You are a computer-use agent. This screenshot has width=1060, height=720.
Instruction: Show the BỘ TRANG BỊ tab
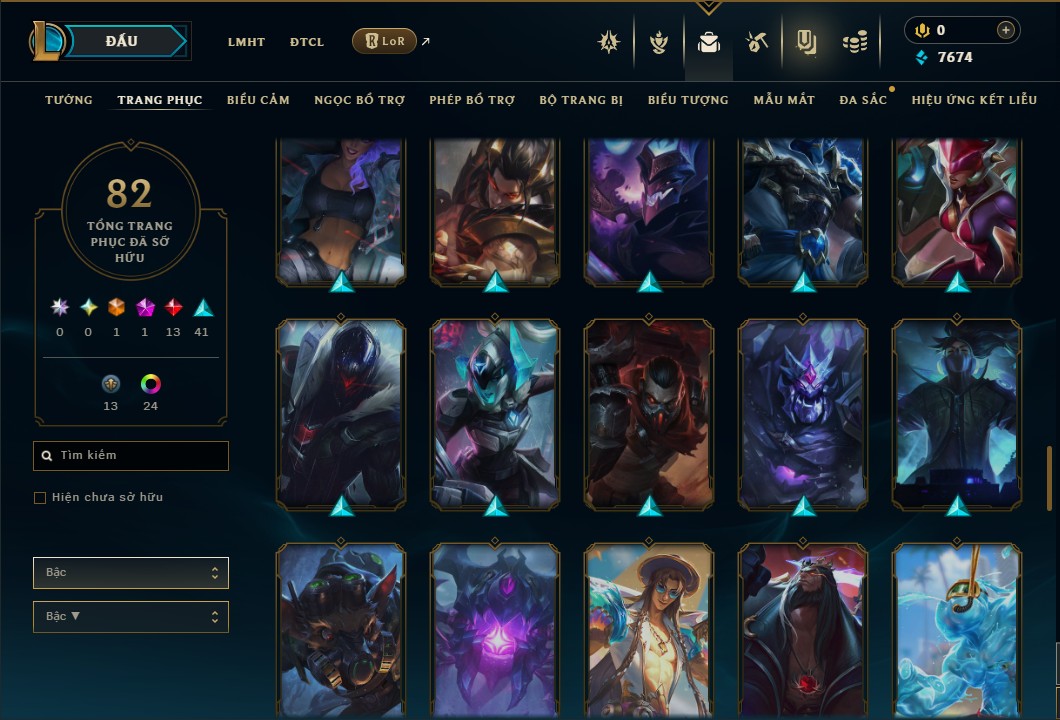point(581,100)
